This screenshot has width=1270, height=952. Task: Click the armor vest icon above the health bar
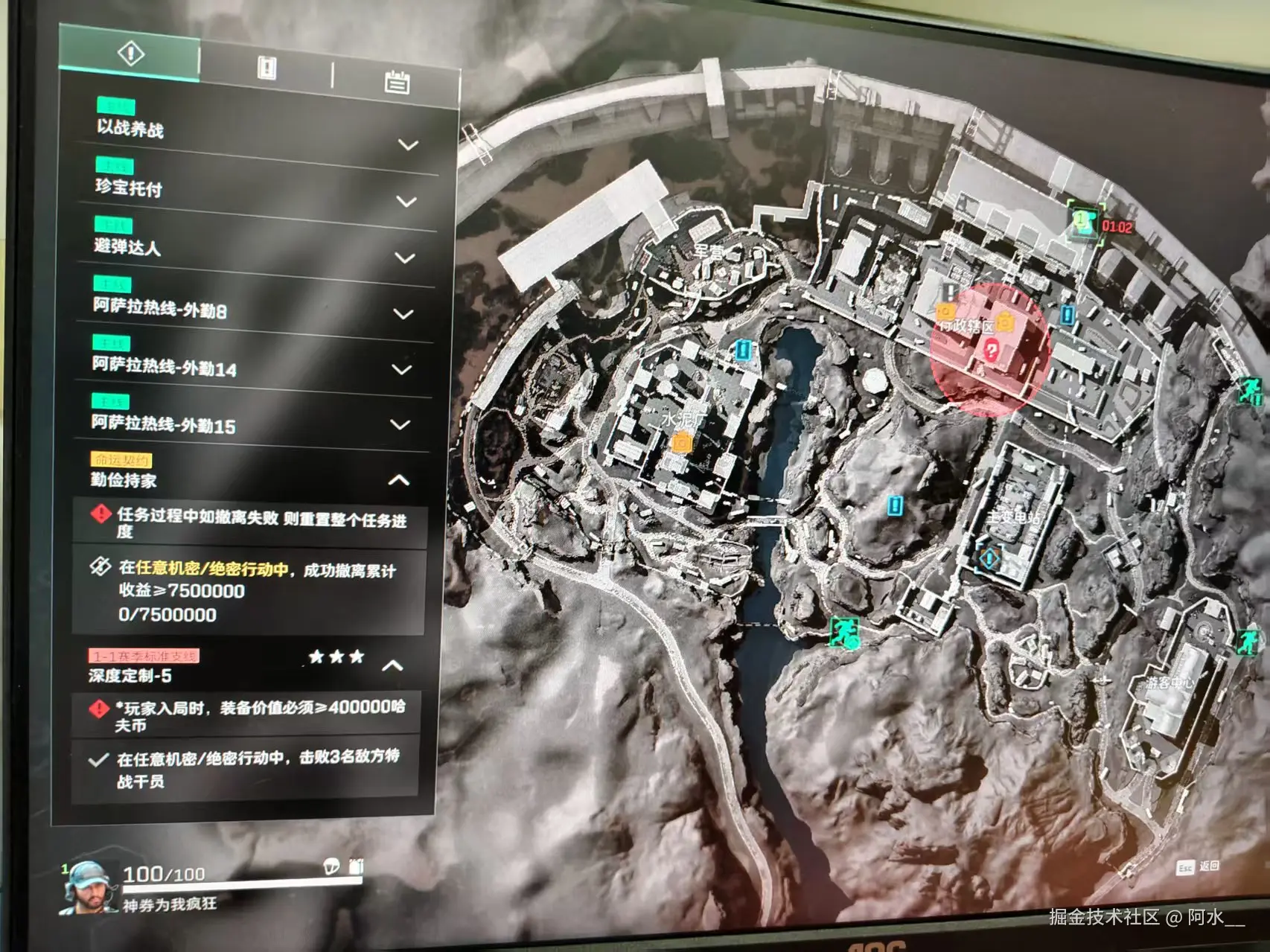coord(354,866)
